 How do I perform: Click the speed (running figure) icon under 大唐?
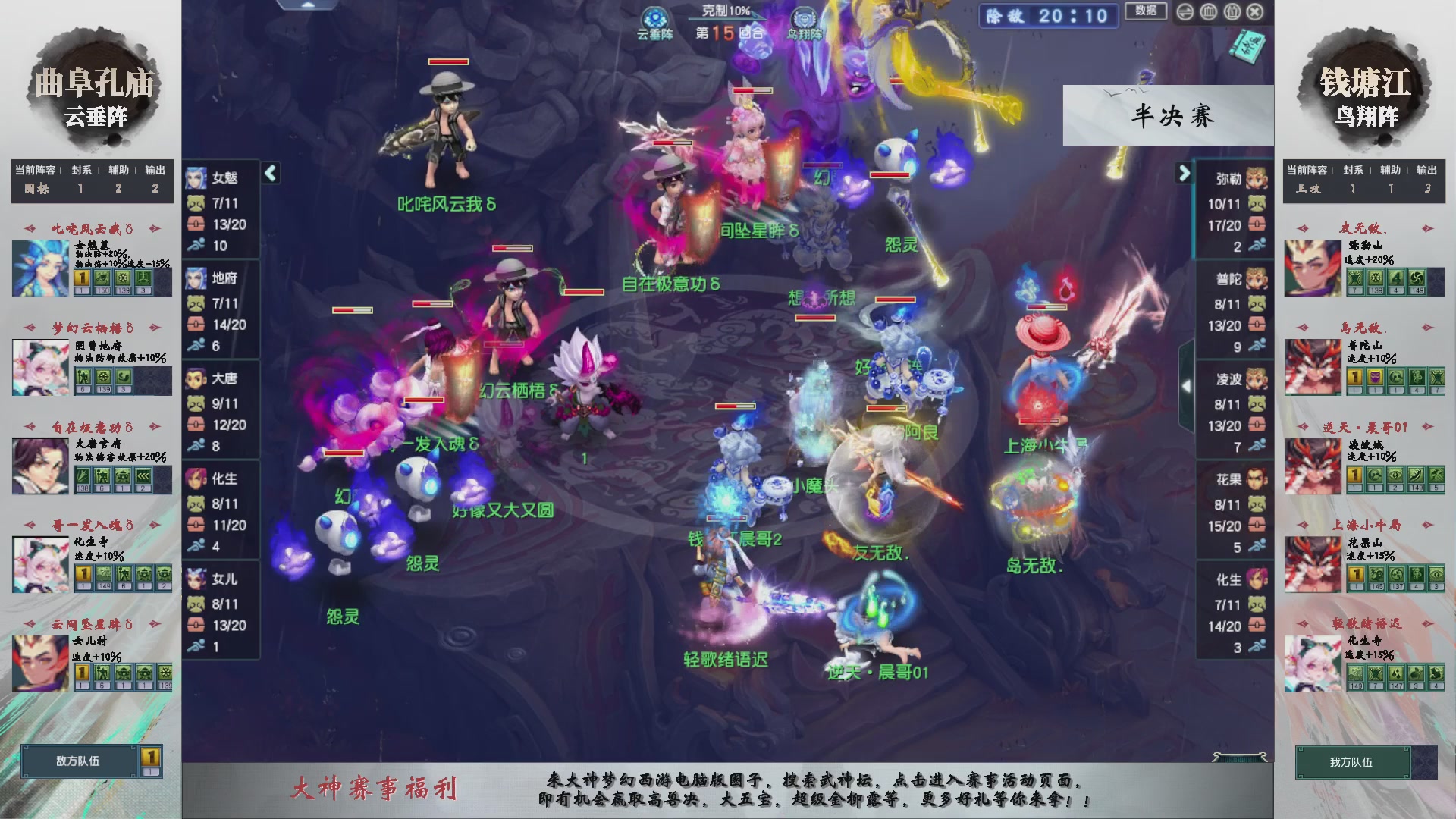coord(197,446)
